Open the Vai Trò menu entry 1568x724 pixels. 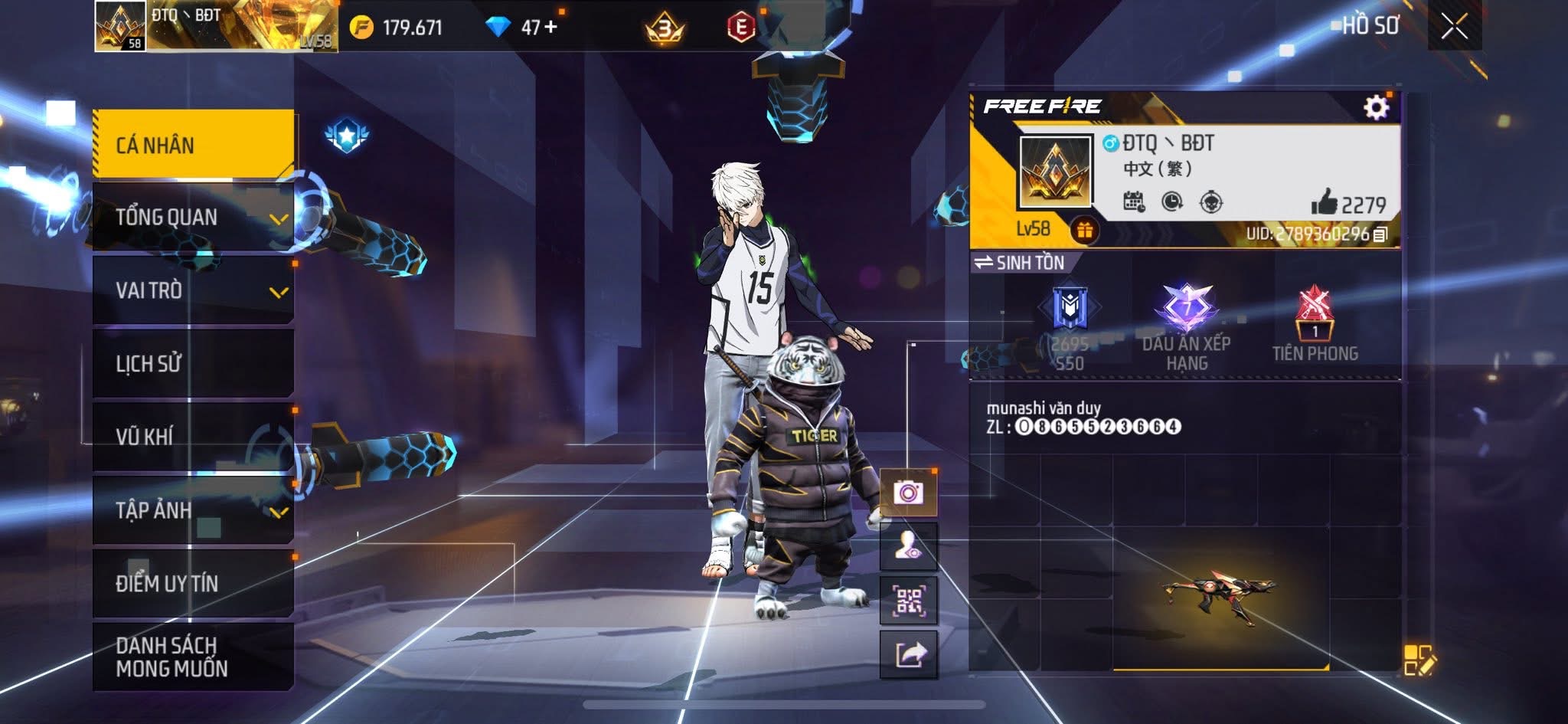tap(193, 290)
